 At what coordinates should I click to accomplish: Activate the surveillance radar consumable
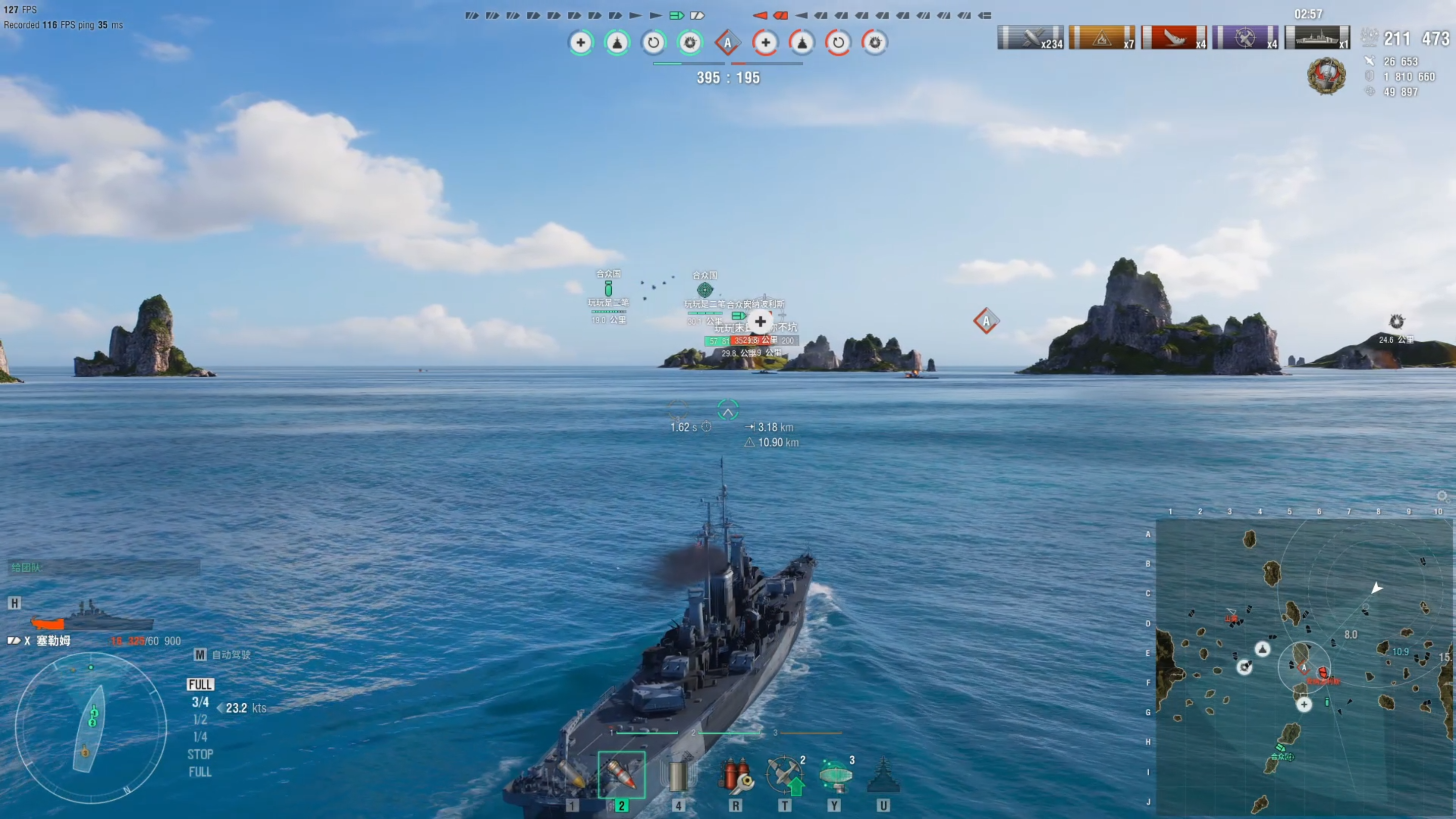[835, 775]
